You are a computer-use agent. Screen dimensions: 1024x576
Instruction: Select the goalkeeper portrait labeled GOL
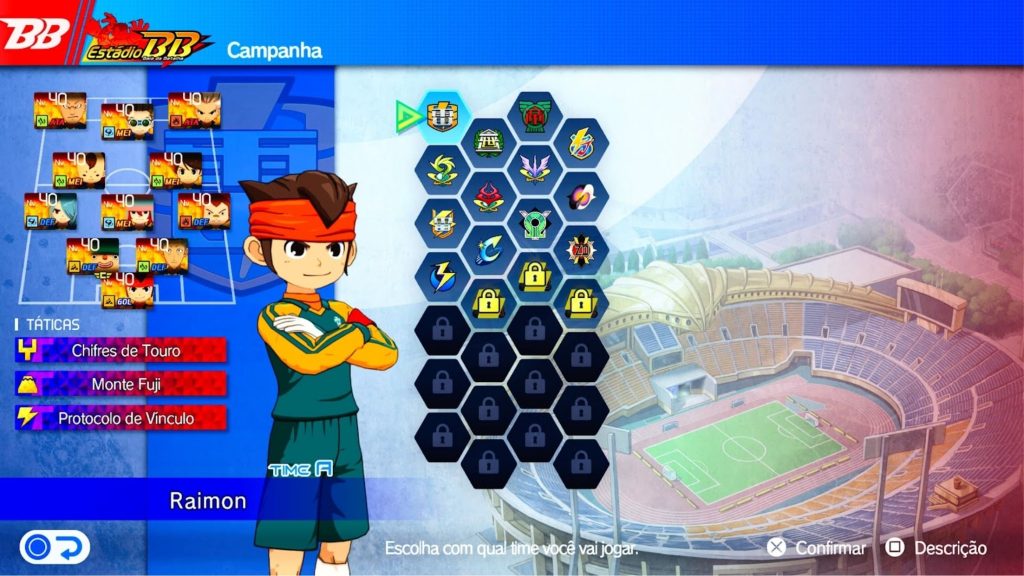pos(127,290)
